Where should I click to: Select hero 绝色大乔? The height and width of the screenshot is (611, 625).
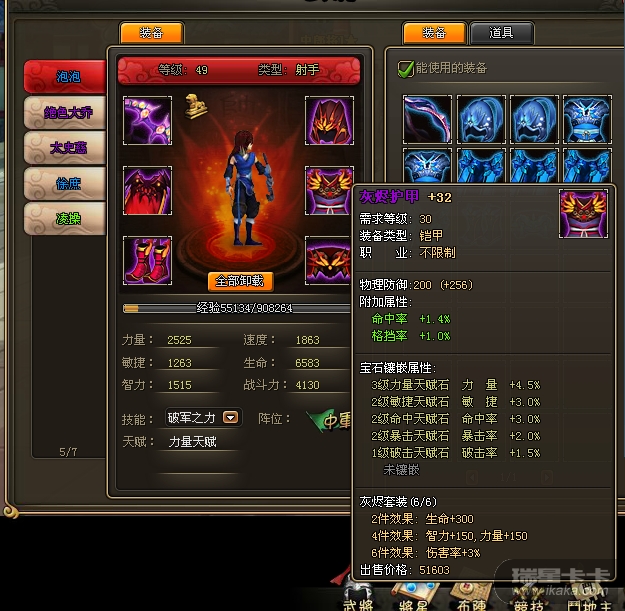click(x=66, y=110)
